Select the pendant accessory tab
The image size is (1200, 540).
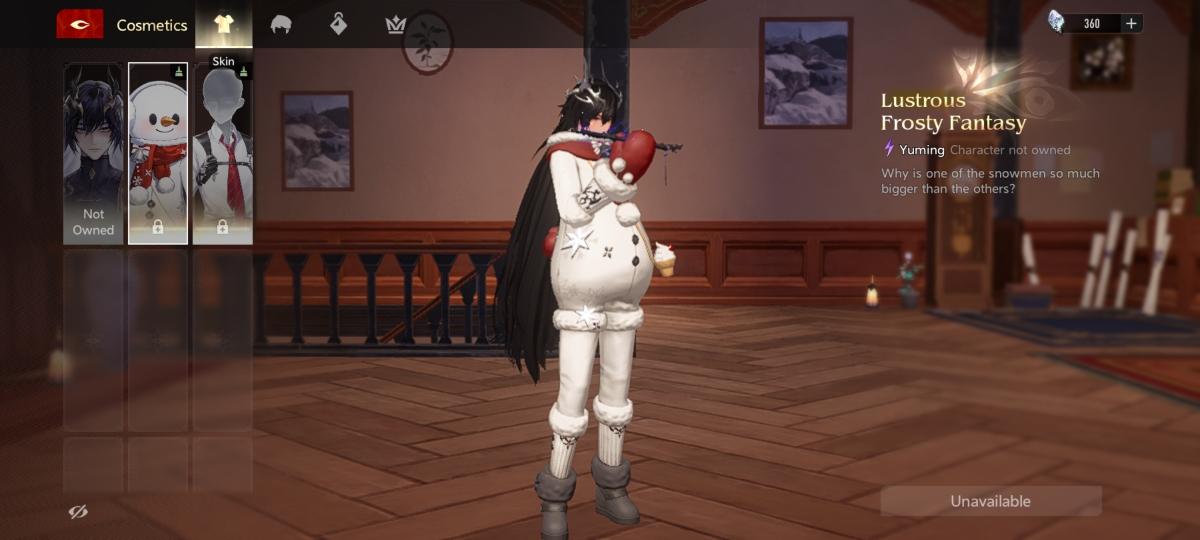coord(339,24)
